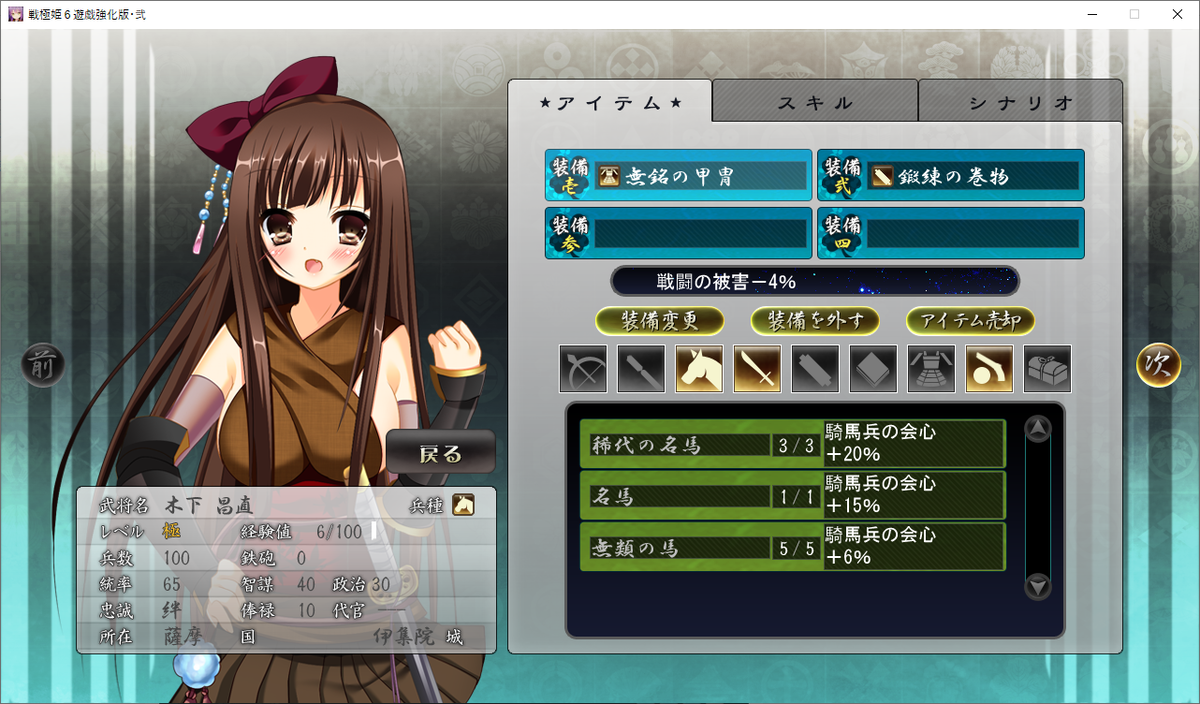Viewport: 1200px width, 704px height.
Task: Close the game window
Action: [1177, 14]
